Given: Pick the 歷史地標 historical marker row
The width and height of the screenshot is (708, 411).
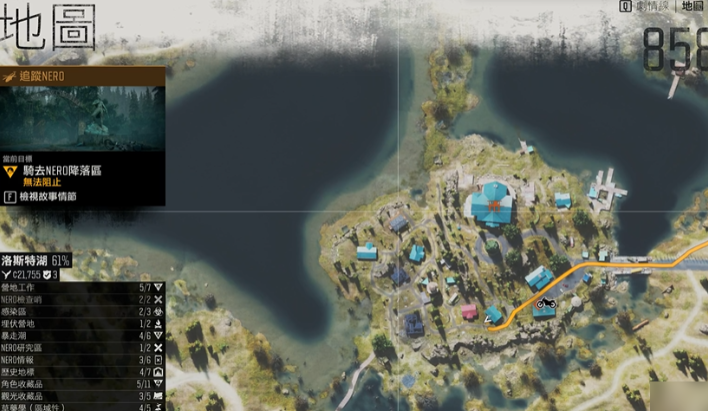Looking at the screenshot, I should tap(82, 371).
